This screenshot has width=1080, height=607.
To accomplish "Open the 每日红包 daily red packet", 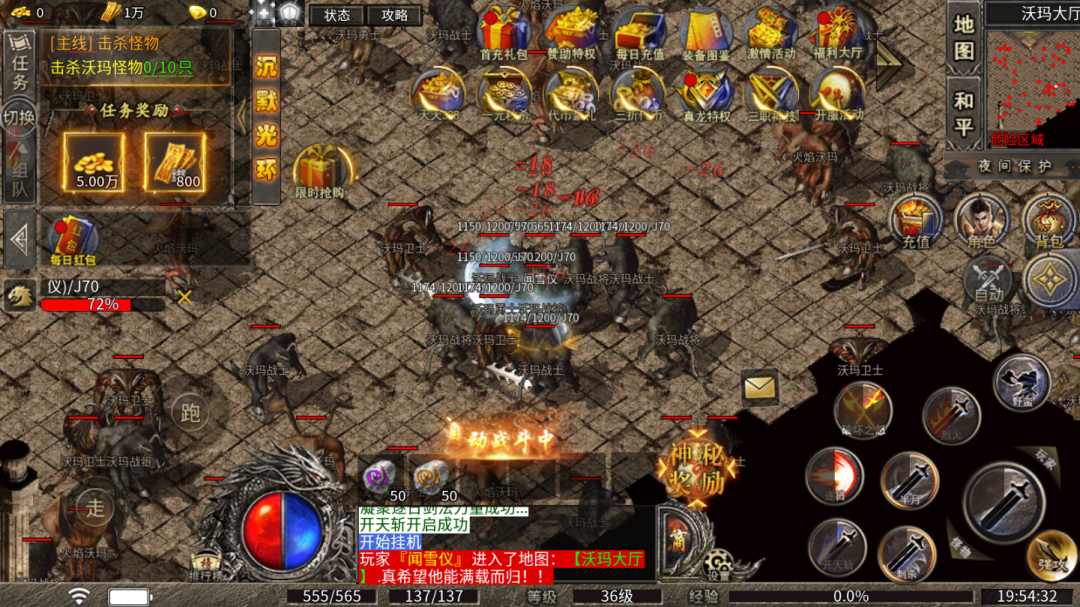I will (x=72, y=241).
